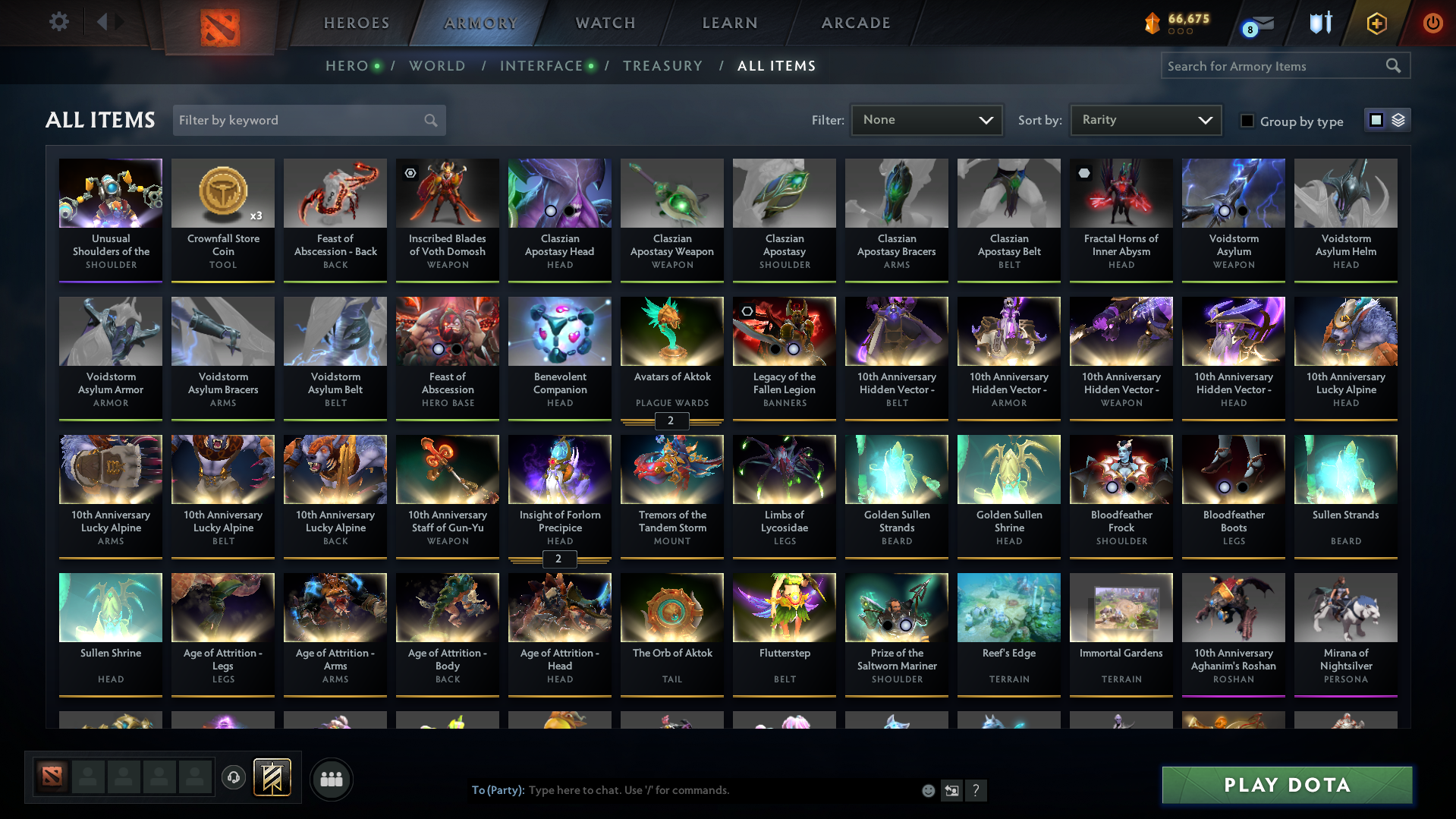This screenshot has width=1456, height=819.
Task: Open the Filter dropdown set to None
Action: coord(926,120)
